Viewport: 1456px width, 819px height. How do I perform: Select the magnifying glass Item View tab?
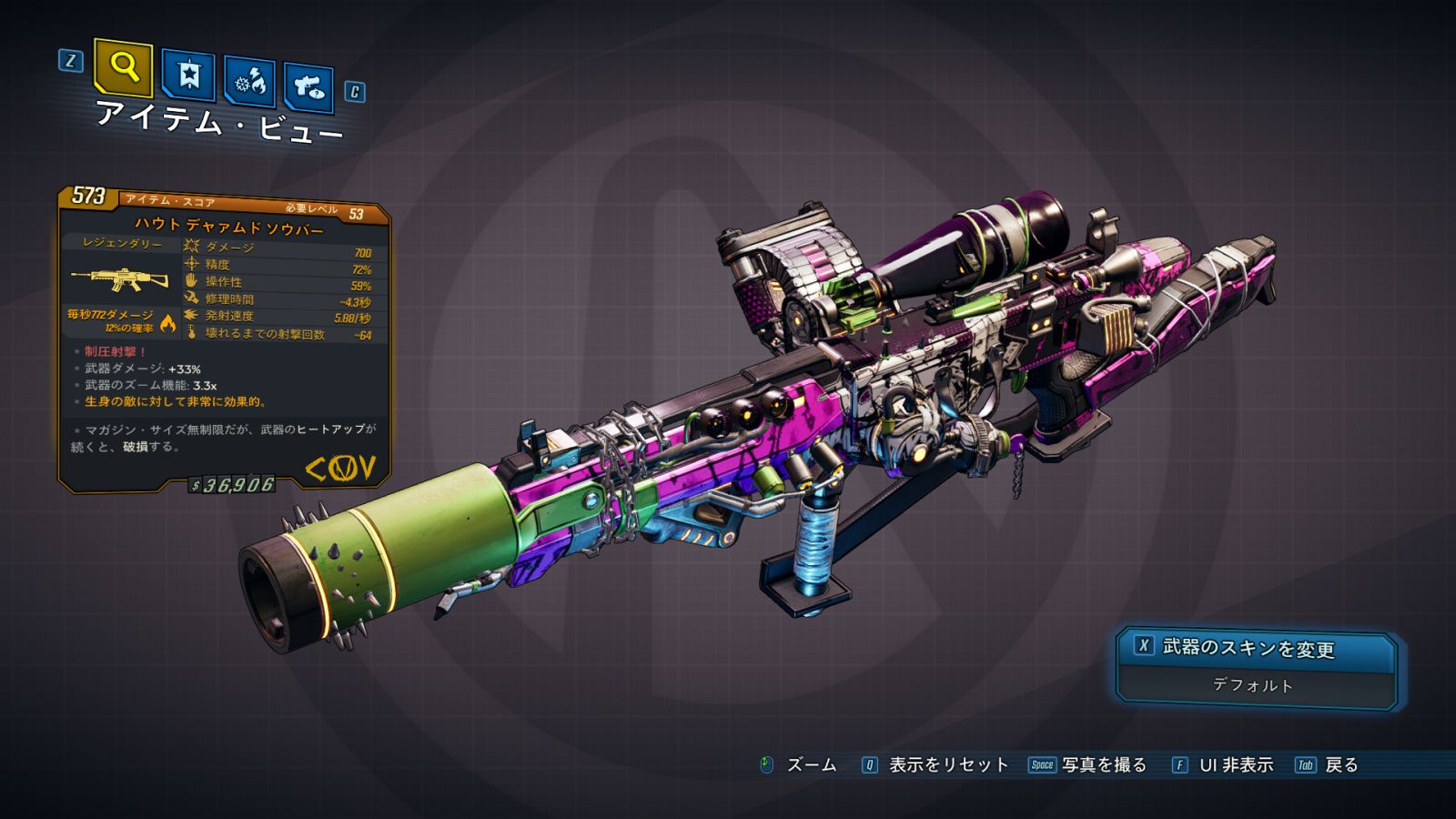123,66
